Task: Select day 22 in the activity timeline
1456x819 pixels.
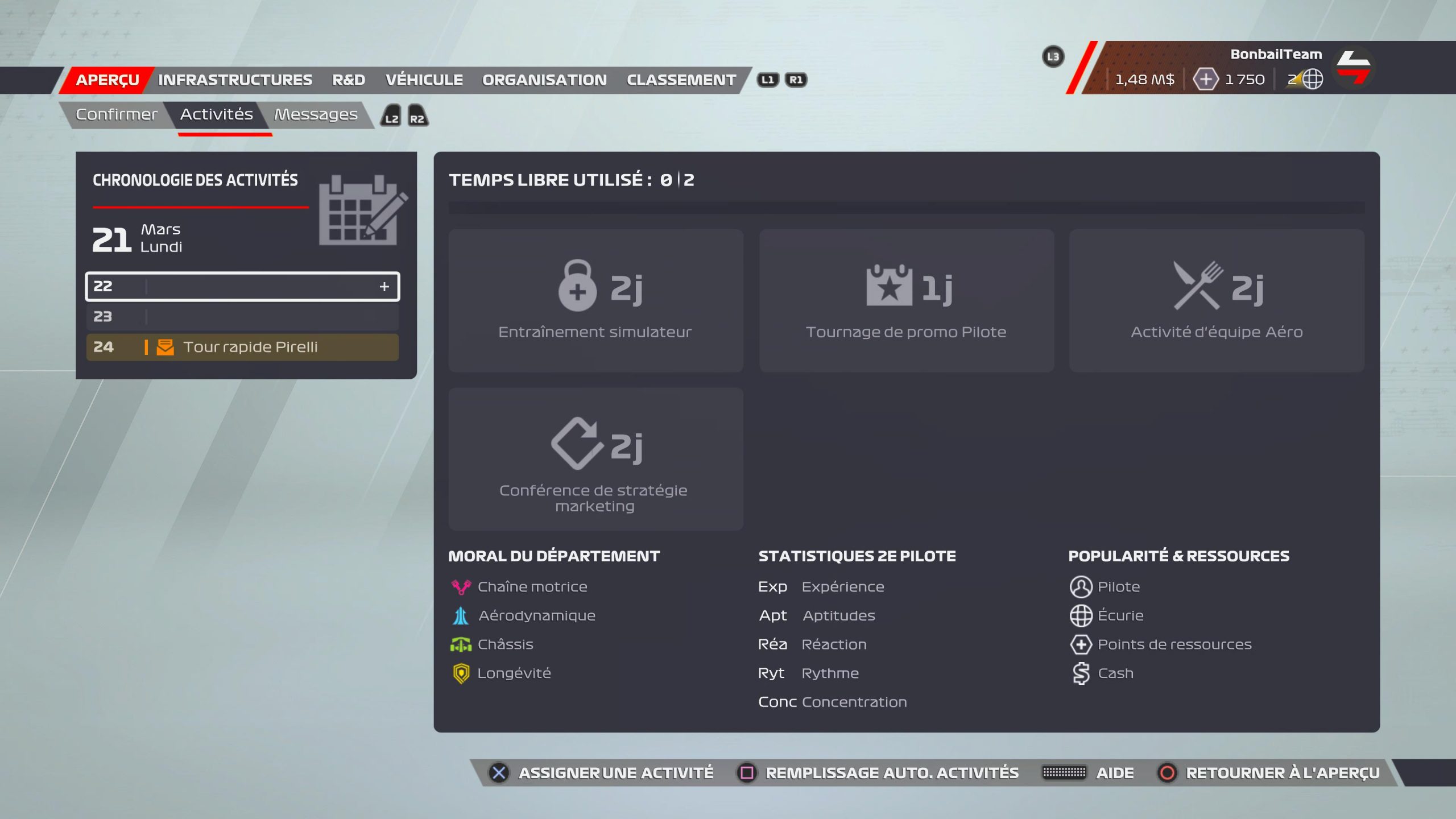Action: 242,286
